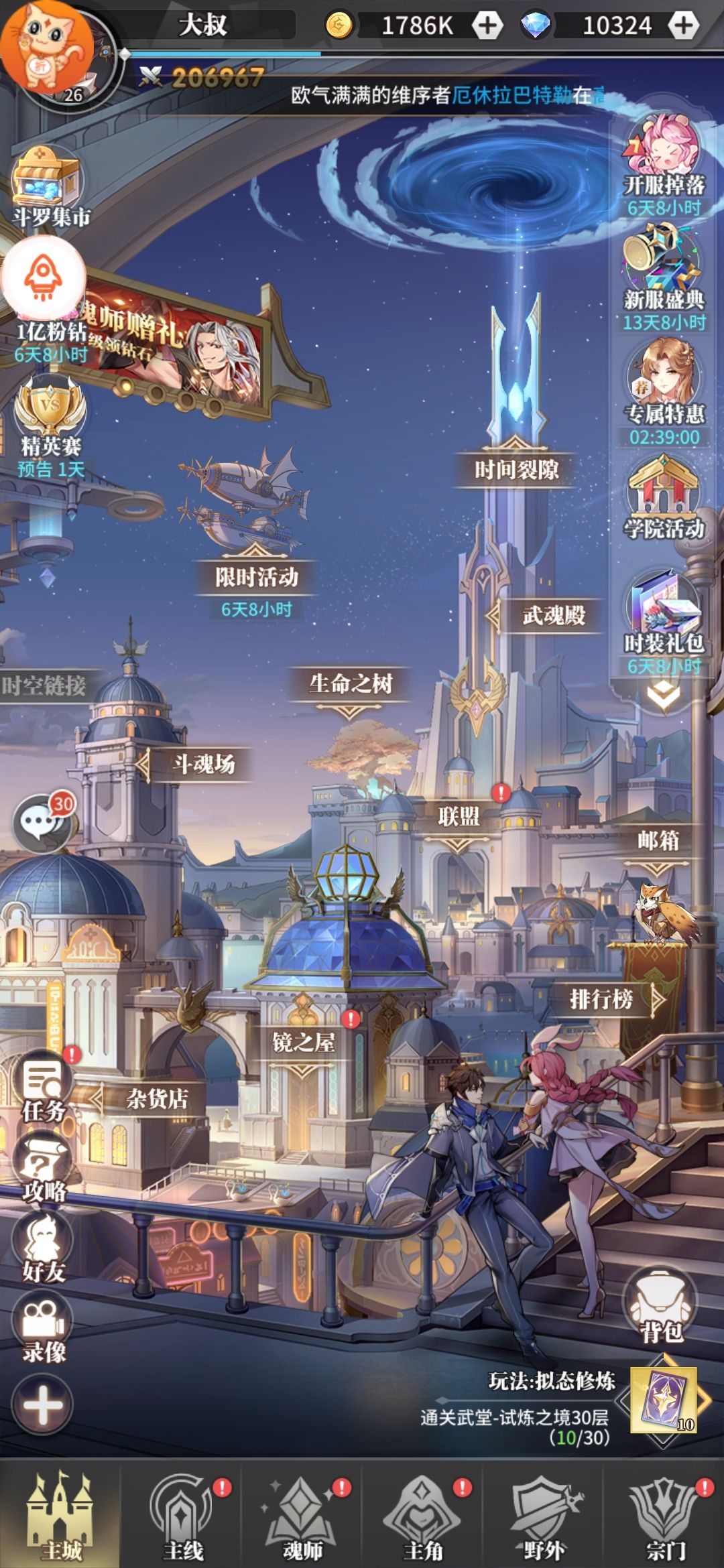Open the 时装礼包 costume pack
724x1568 pixels.
[x=663, y=616]
